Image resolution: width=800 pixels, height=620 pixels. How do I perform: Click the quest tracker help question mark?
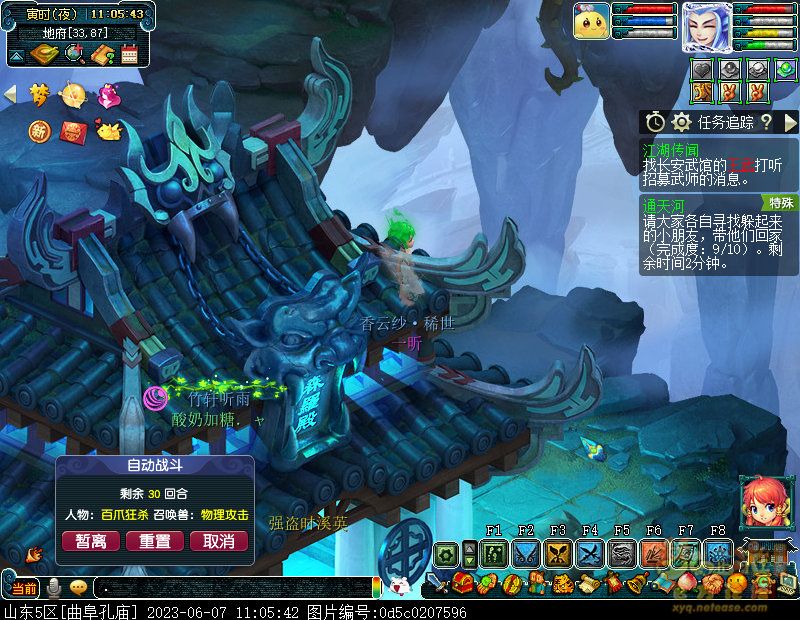pyautogui.click(x=766, y=122)
